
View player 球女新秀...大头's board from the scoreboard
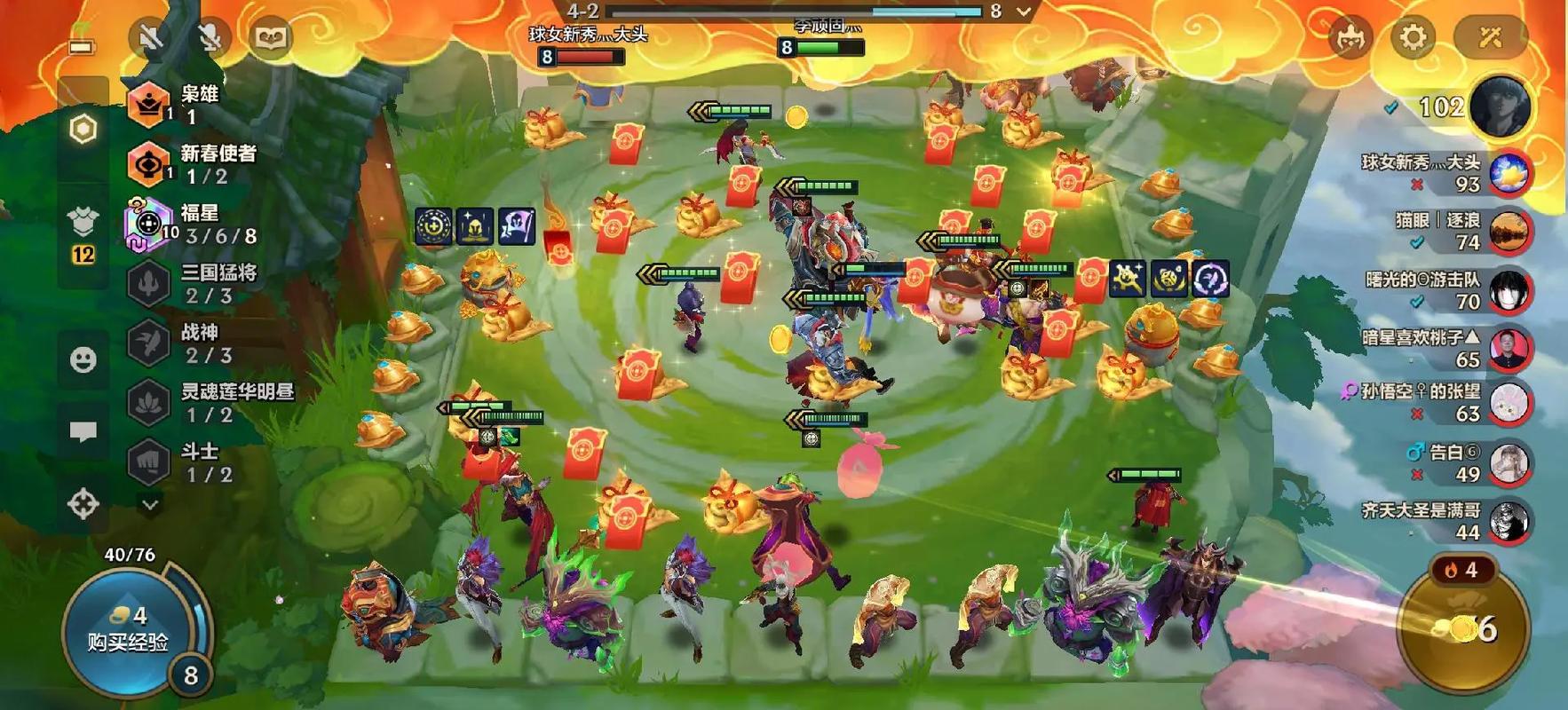click(1508, 173)
